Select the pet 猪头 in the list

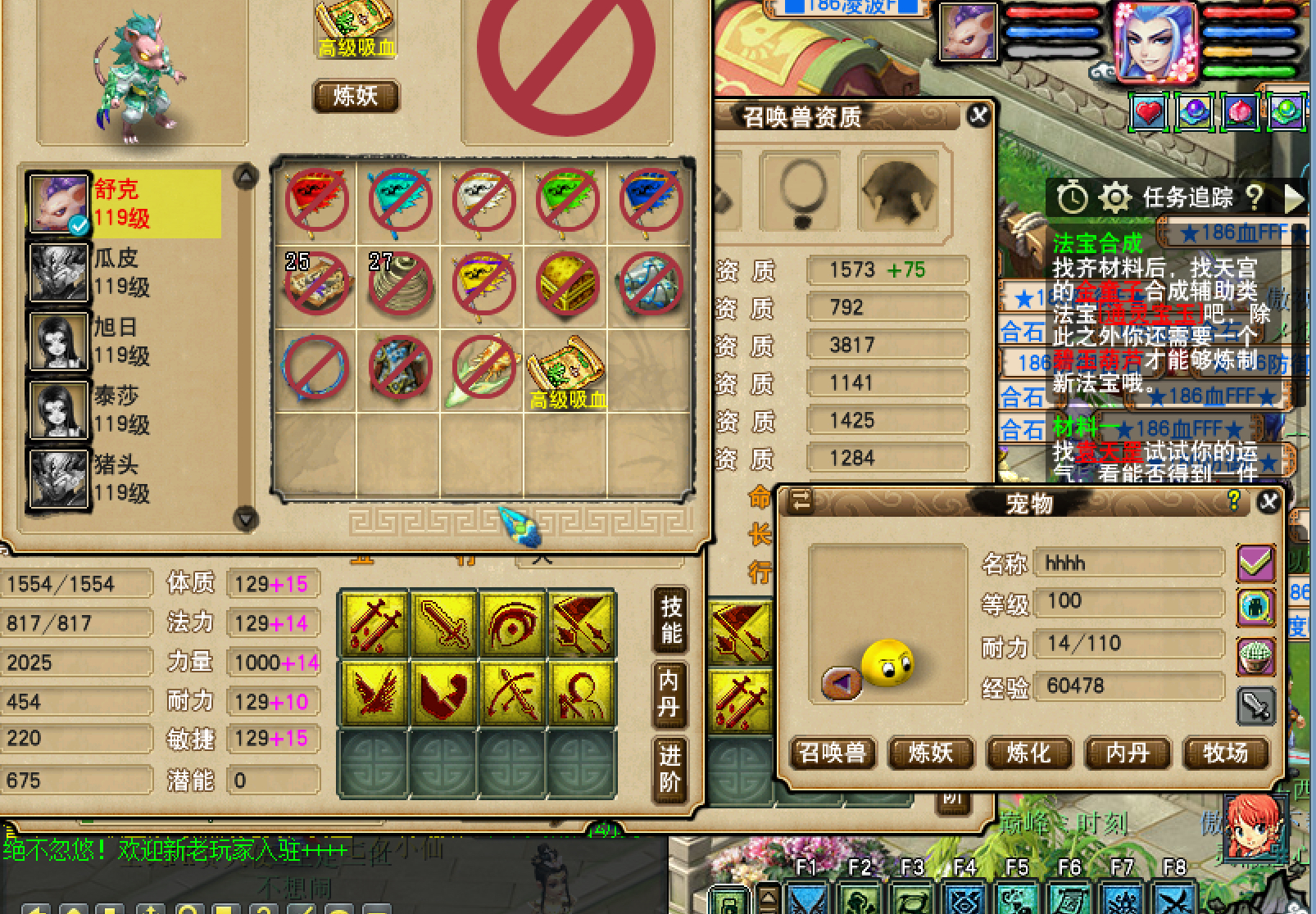pos(123,479)
